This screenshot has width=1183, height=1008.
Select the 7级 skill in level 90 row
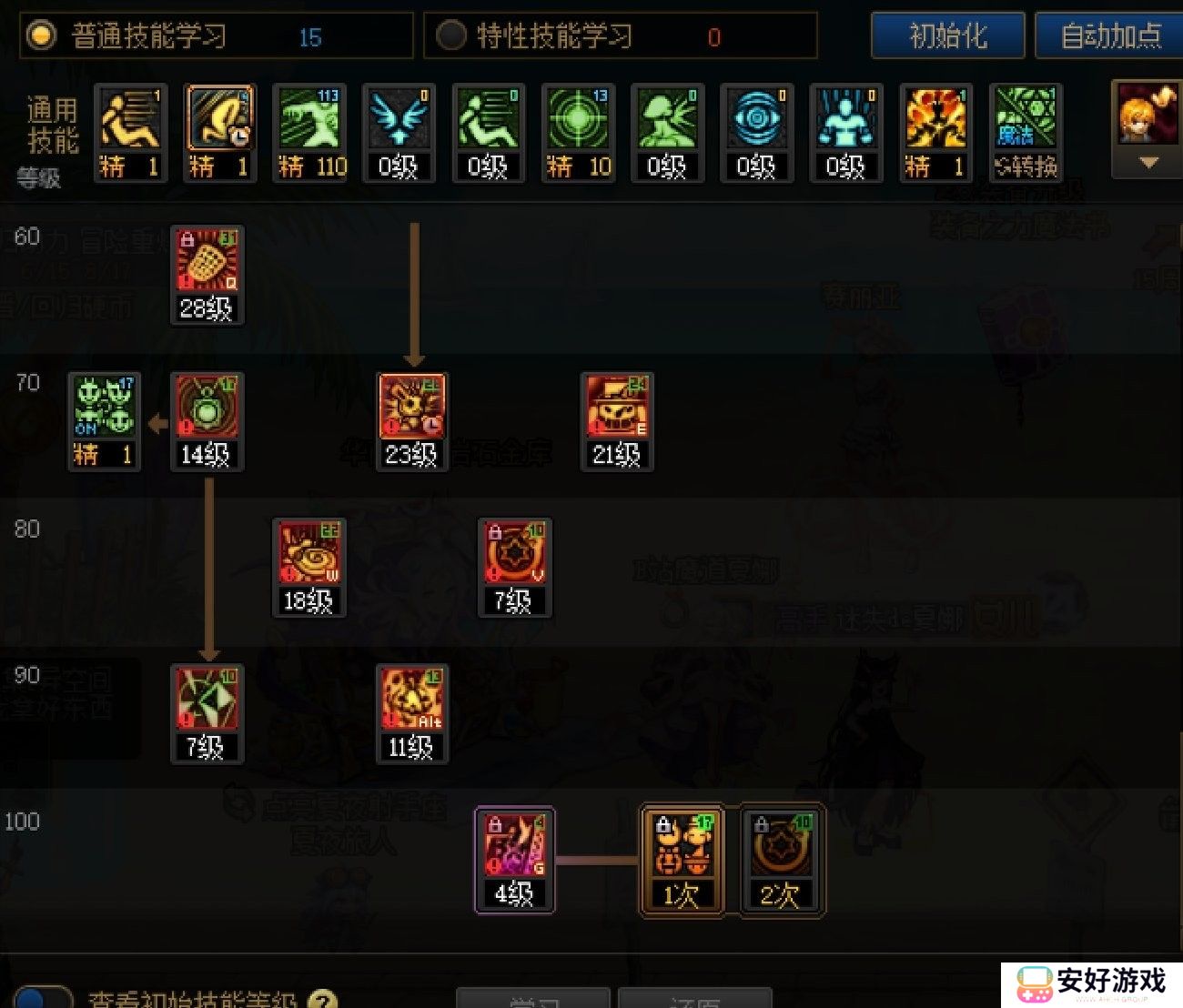(x=207, y=701)
